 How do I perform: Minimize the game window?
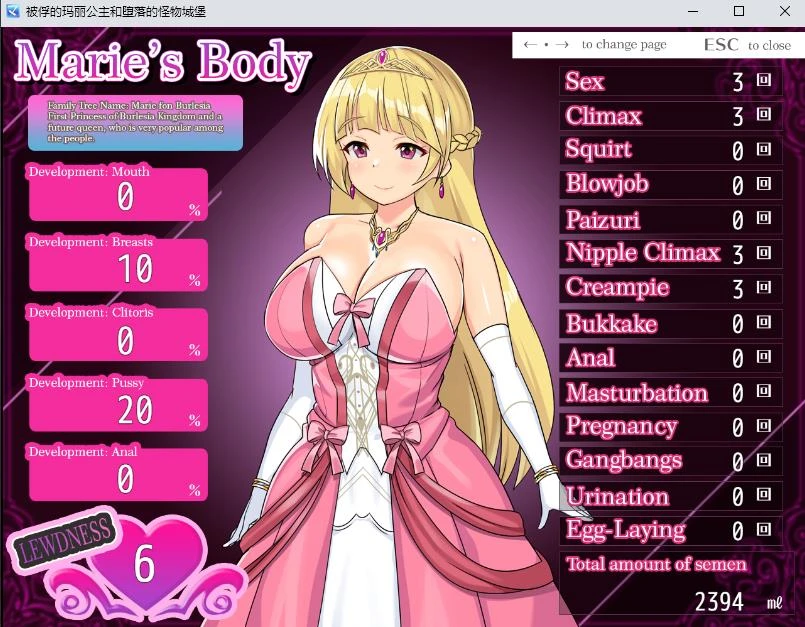[693, 11]
